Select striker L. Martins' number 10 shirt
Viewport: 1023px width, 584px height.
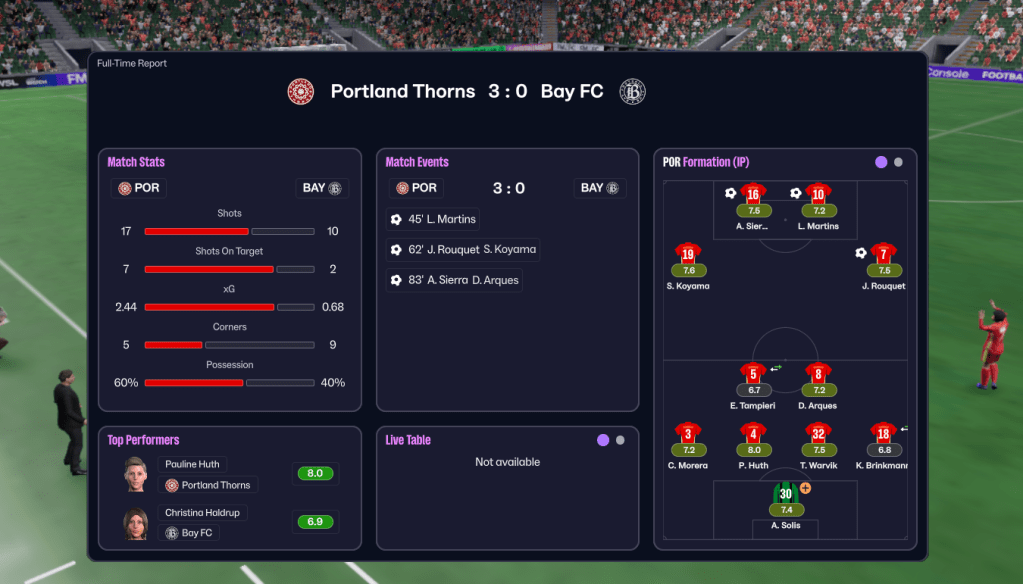(818, 194)
